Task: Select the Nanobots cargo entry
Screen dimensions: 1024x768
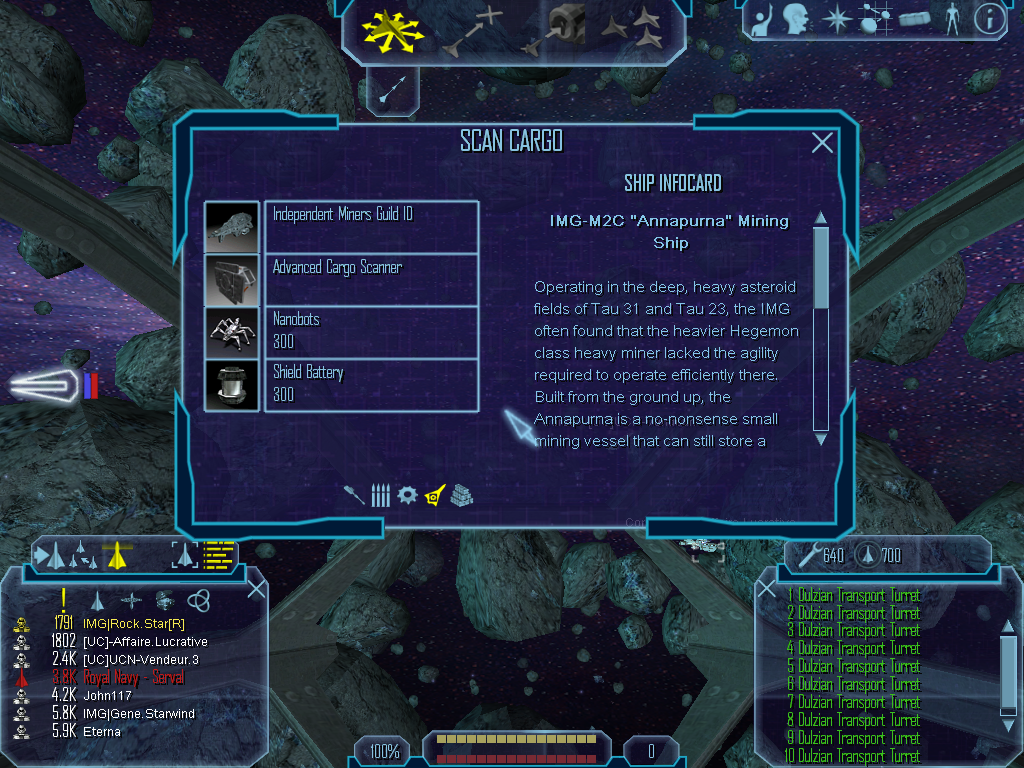Action: (371, 331)
